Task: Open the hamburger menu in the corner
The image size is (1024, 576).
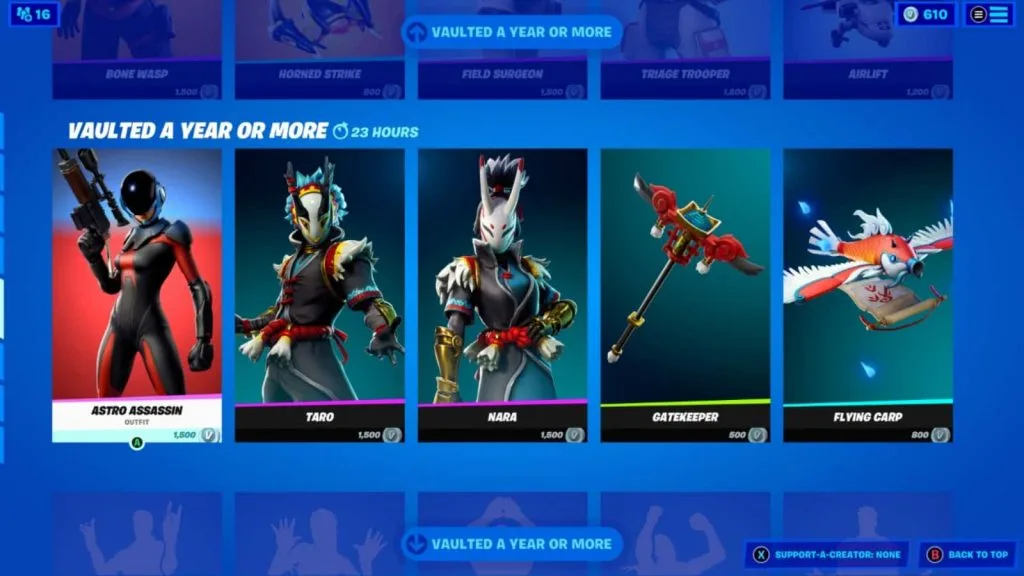Action: tap(989, 15)
